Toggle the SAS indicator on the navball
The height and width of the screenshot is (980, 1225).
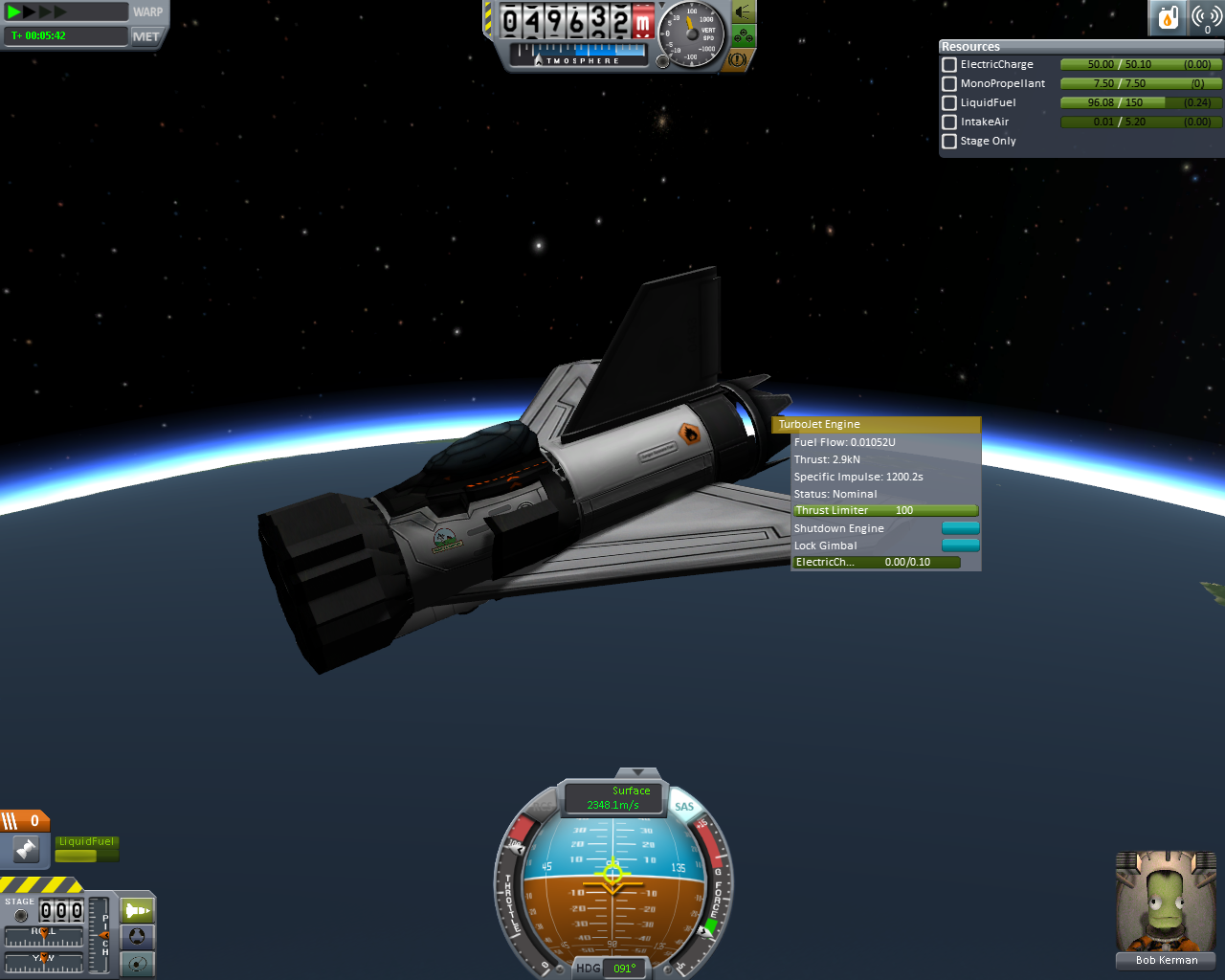pos(683,807)
